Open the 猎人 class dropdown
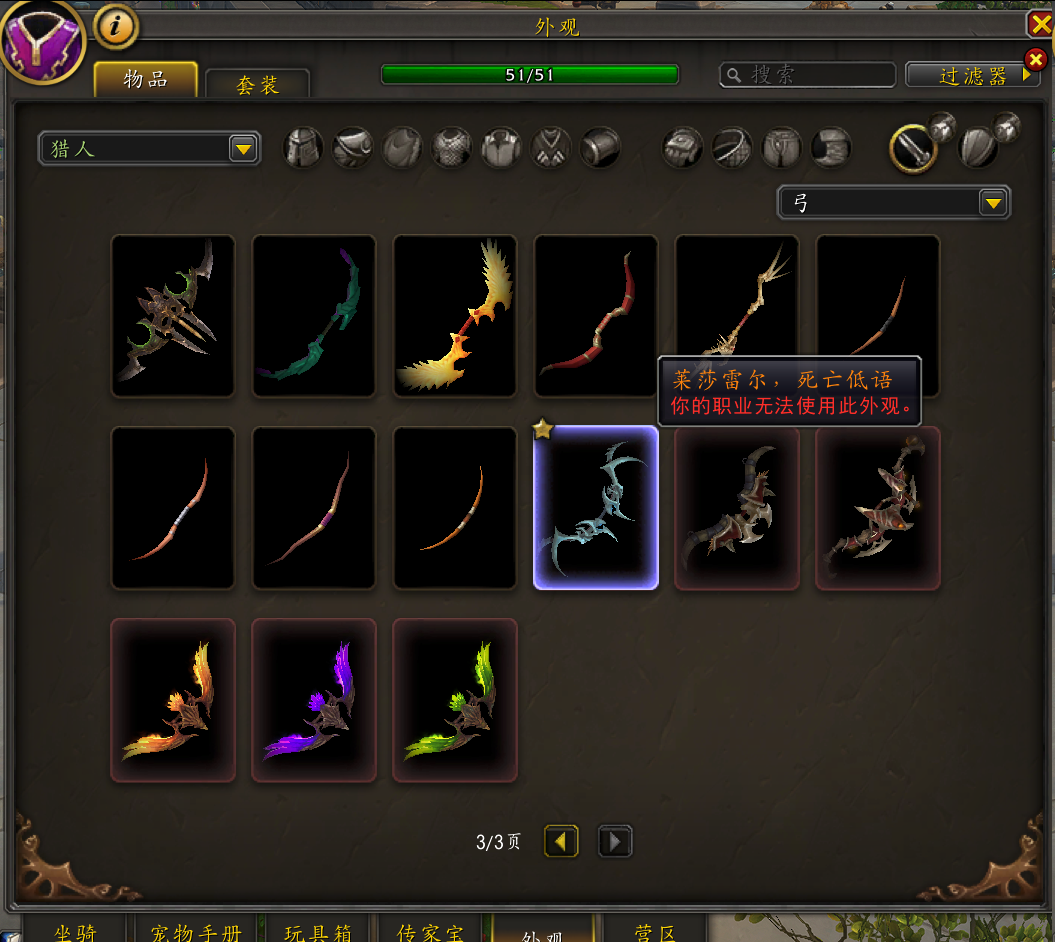This screenshot has height=942, width=1055. (149, 149)
